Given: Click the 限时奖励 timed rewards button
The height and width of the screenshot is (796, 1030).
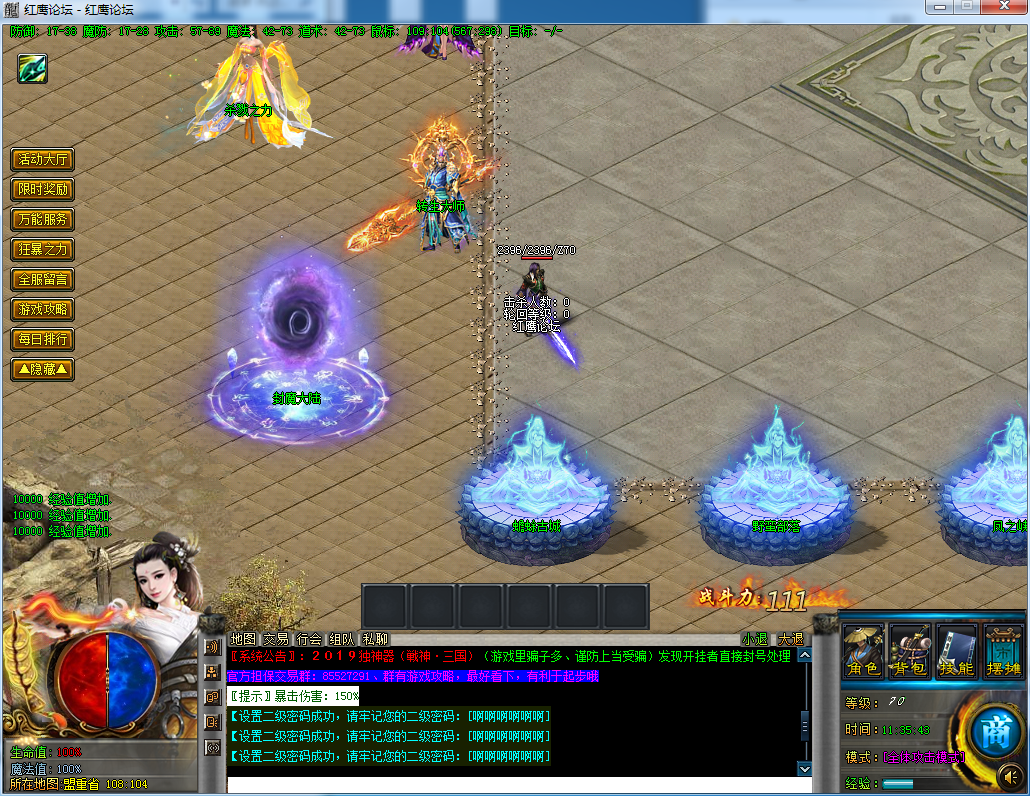Looking at the screenshot, I should 43,190.
